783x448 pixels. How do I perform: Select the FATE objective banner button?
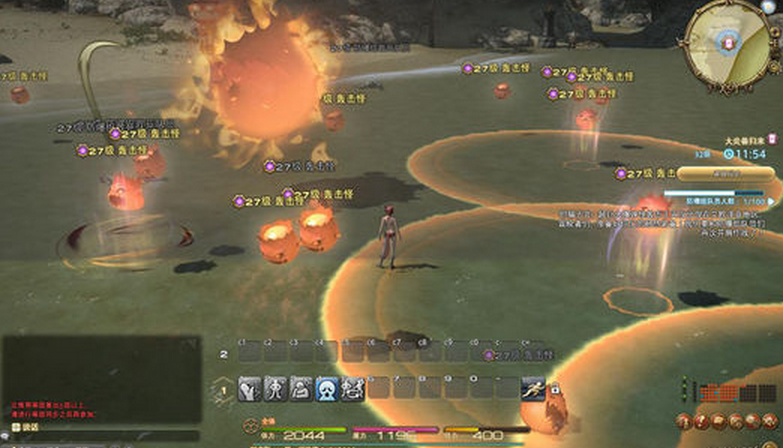pos(722,173)
